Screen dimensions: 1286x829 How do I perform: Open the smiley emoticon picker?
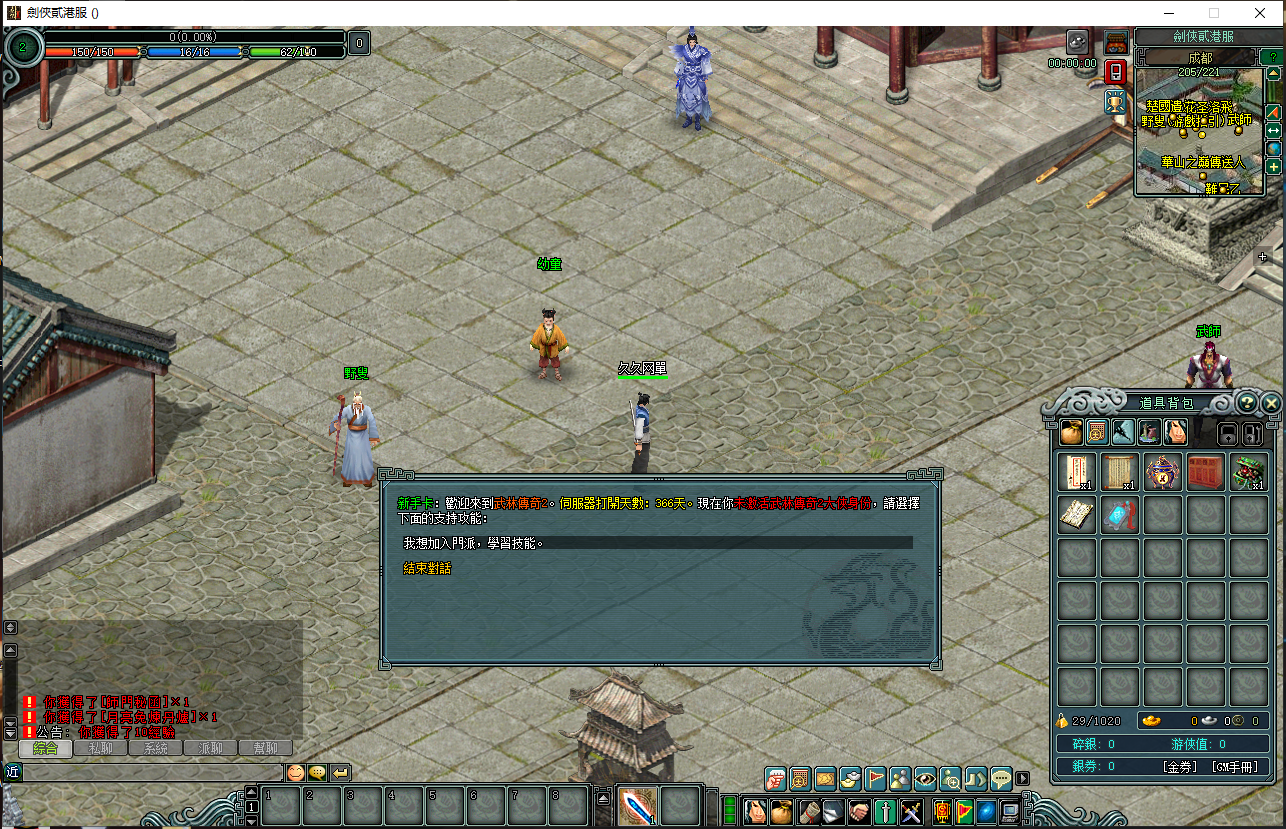(x=296, y=772)
